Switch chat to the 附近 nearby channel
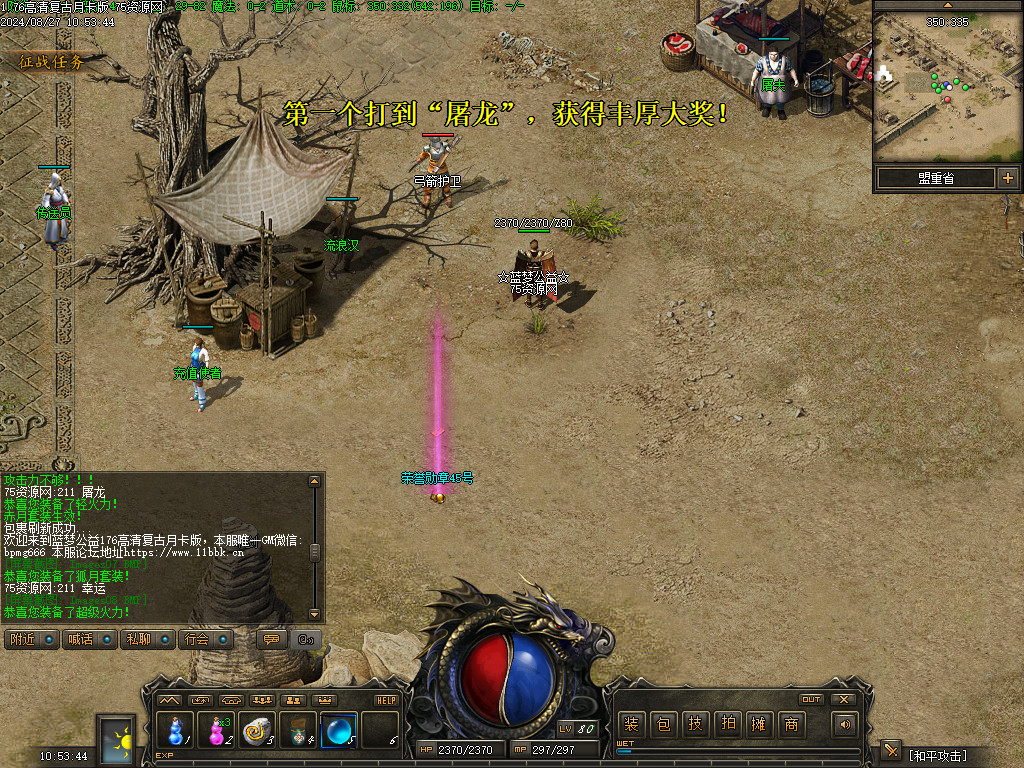 pyautogui.click(x=30, y=639)
